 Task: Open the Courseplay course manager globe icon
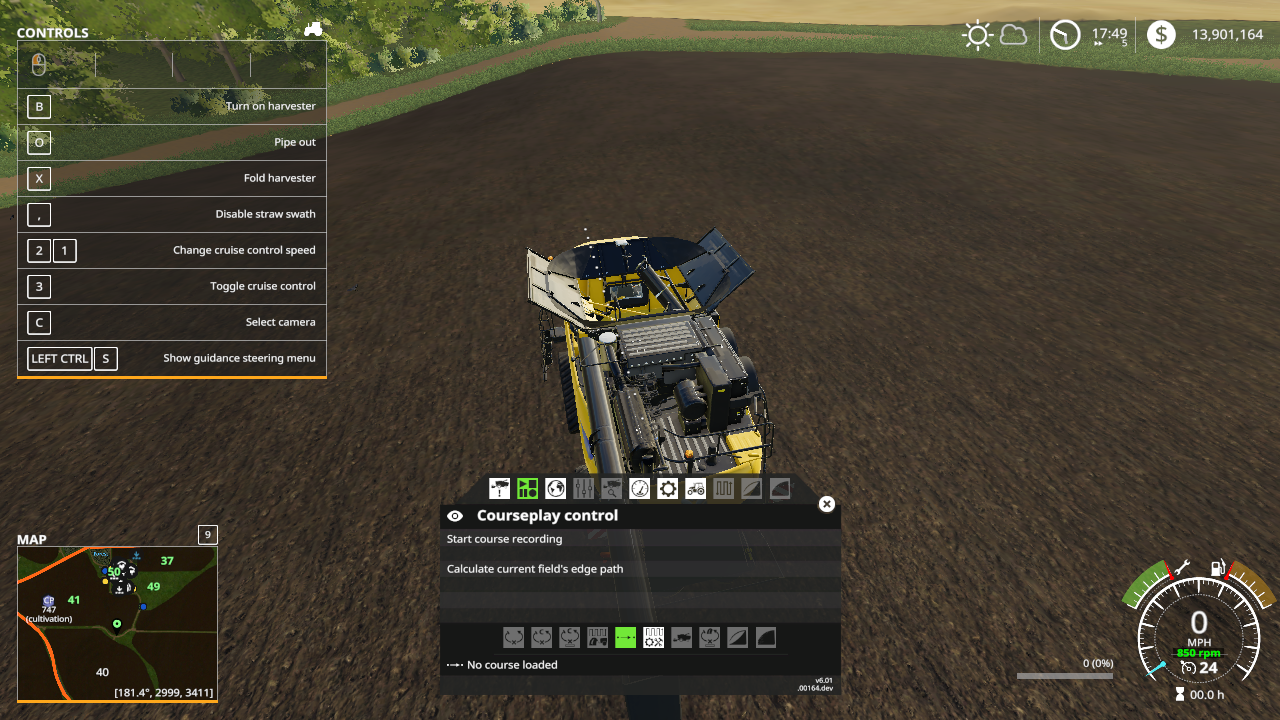[x=555, y=488]
